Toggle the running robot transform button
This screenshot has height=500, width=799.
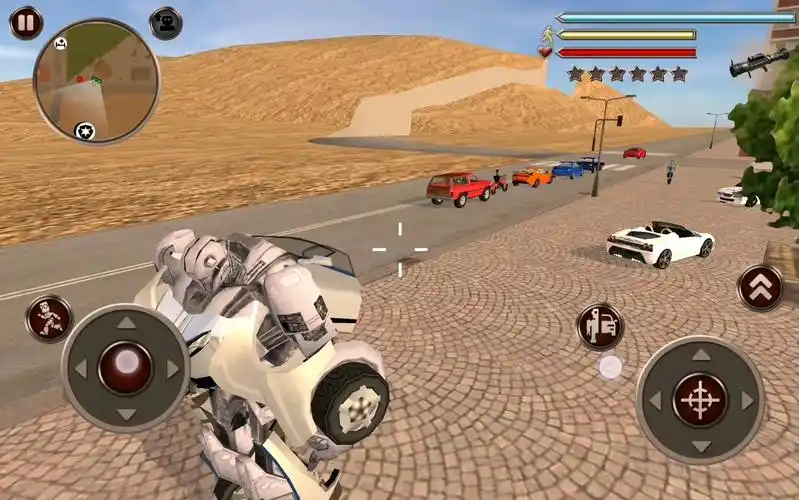pyautogui.click(x=49, y=319)
